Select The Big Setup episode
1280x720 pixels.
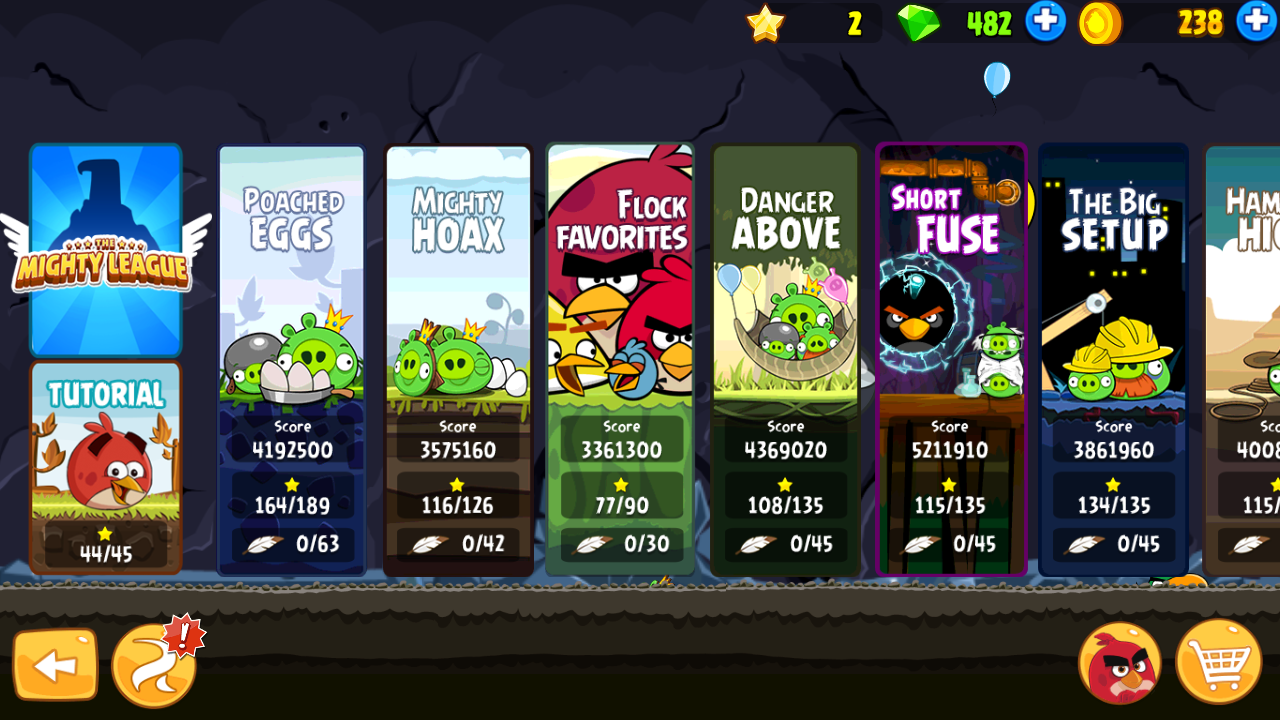[1113, 360]
